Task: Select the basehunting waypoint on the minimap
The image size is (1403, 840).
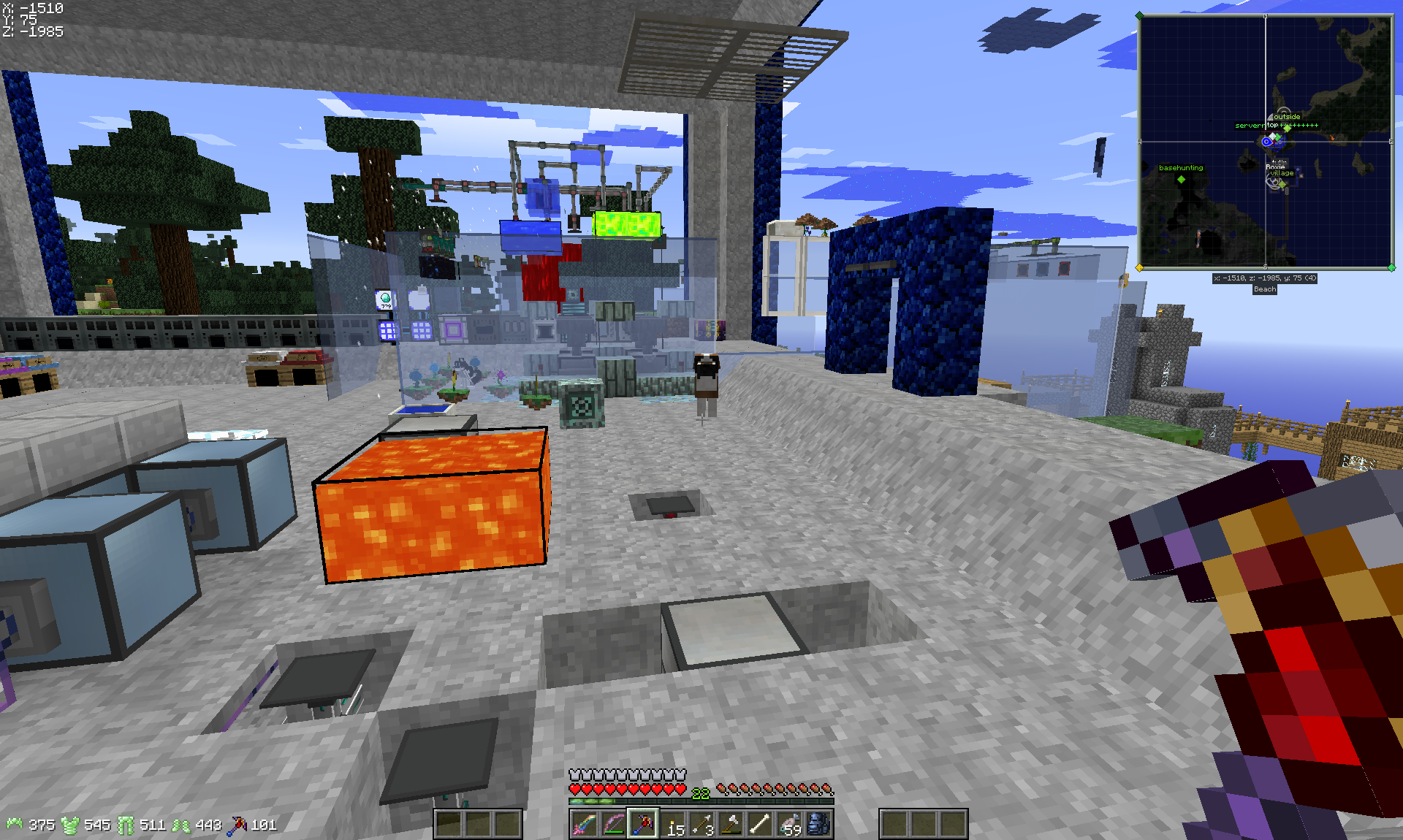Action: point(1181,179)
